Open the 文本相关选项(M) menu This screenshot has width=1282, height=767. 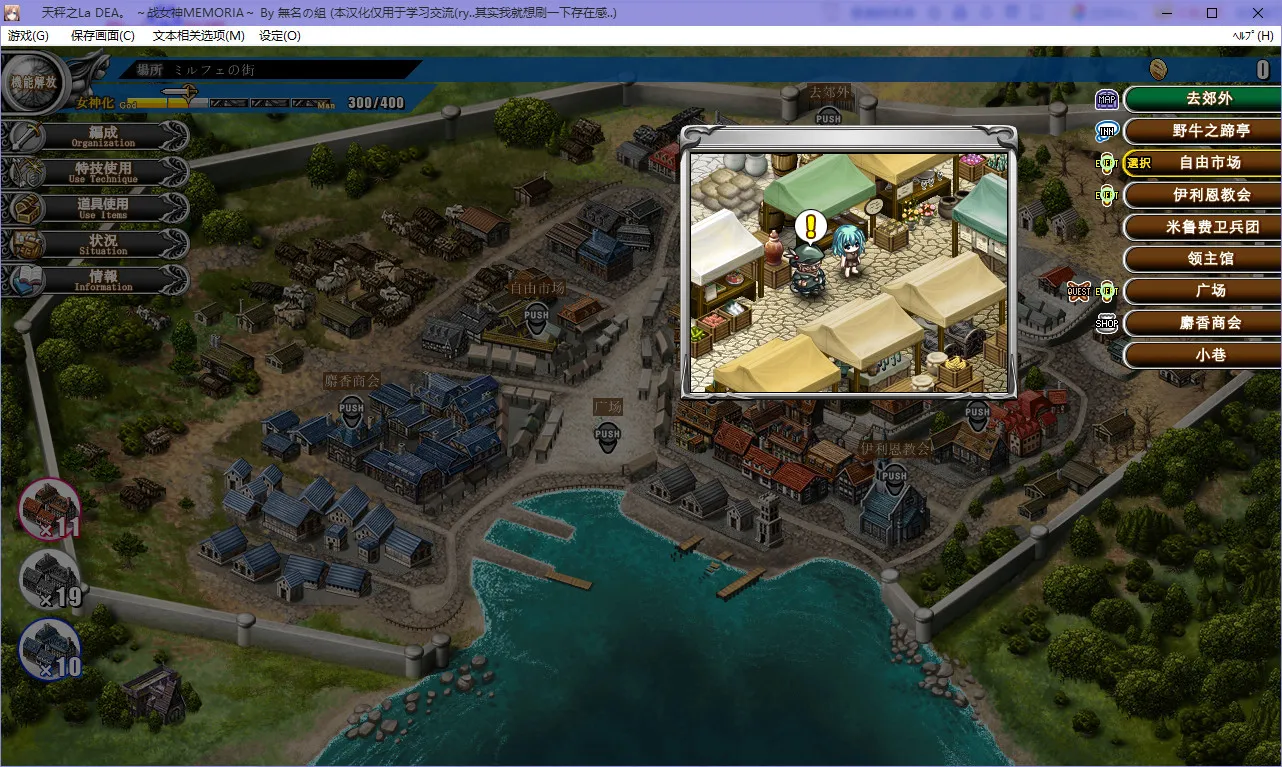pyautogui.click(x=198, y=36)
